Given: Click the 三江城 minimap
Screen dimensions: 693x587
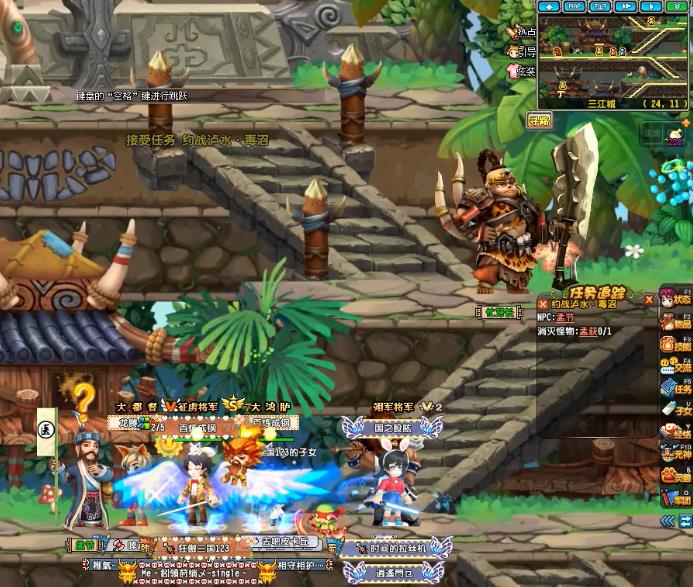Looking at the screenshot, I should 612,56.
